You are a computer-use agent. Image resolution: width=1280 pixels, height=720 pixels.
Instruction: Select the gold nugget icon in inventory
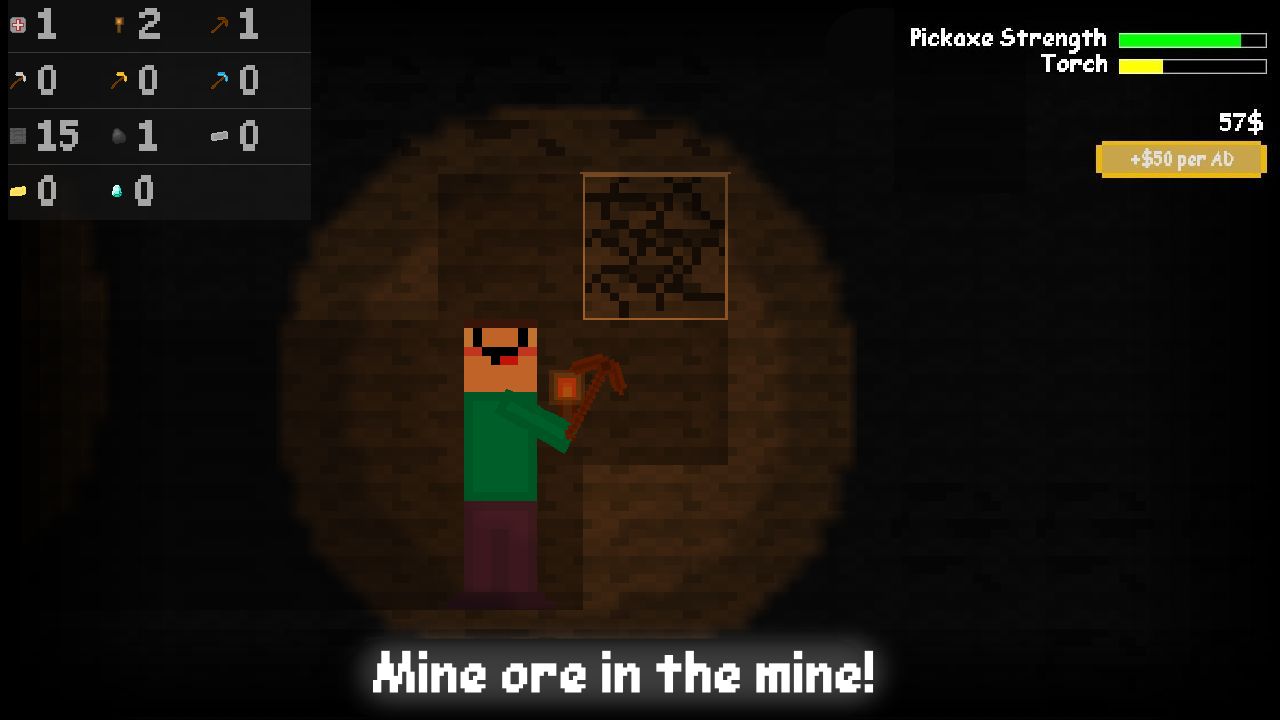16,191
